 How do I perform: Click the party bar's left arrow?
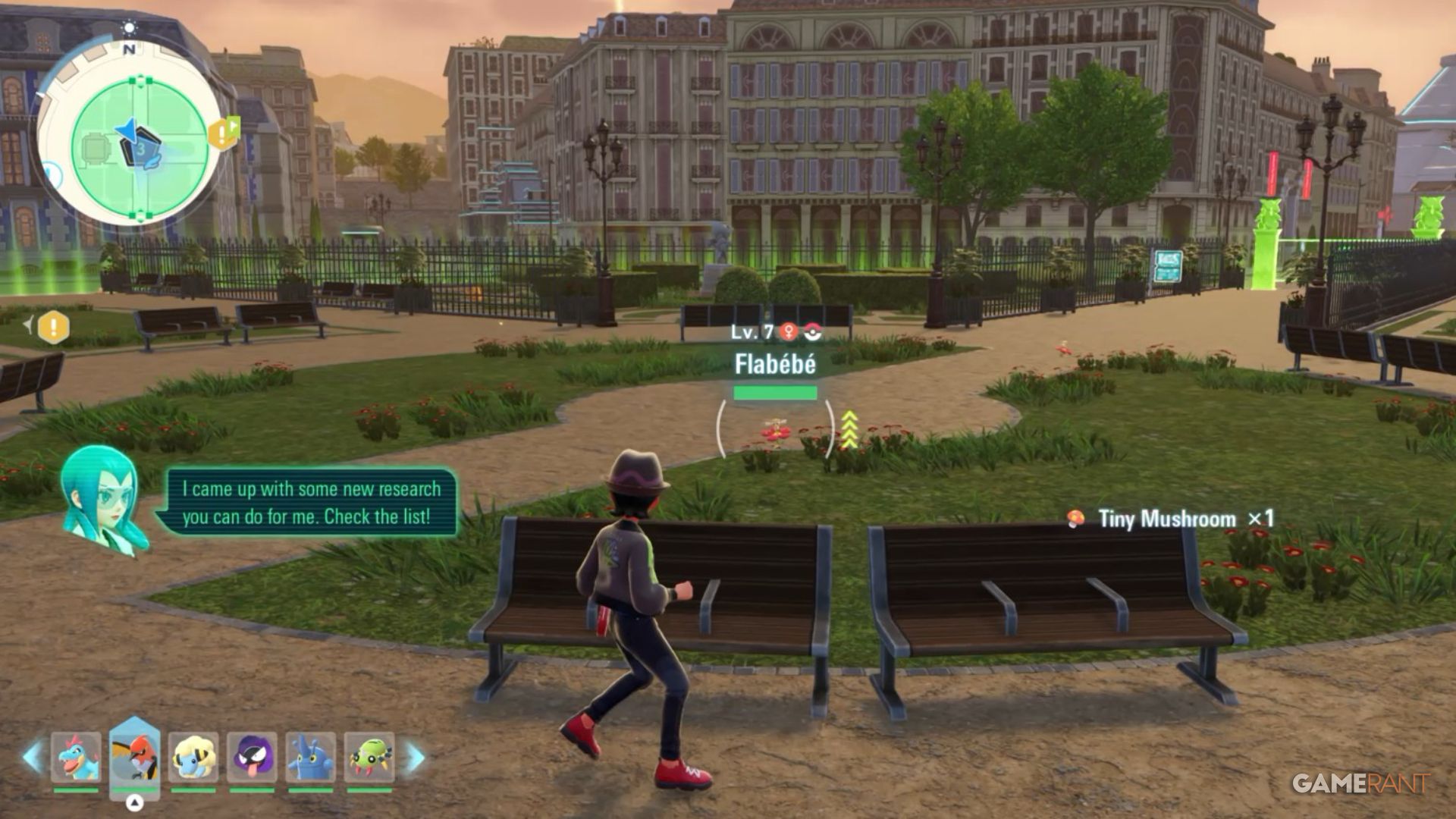click(33, 757)
